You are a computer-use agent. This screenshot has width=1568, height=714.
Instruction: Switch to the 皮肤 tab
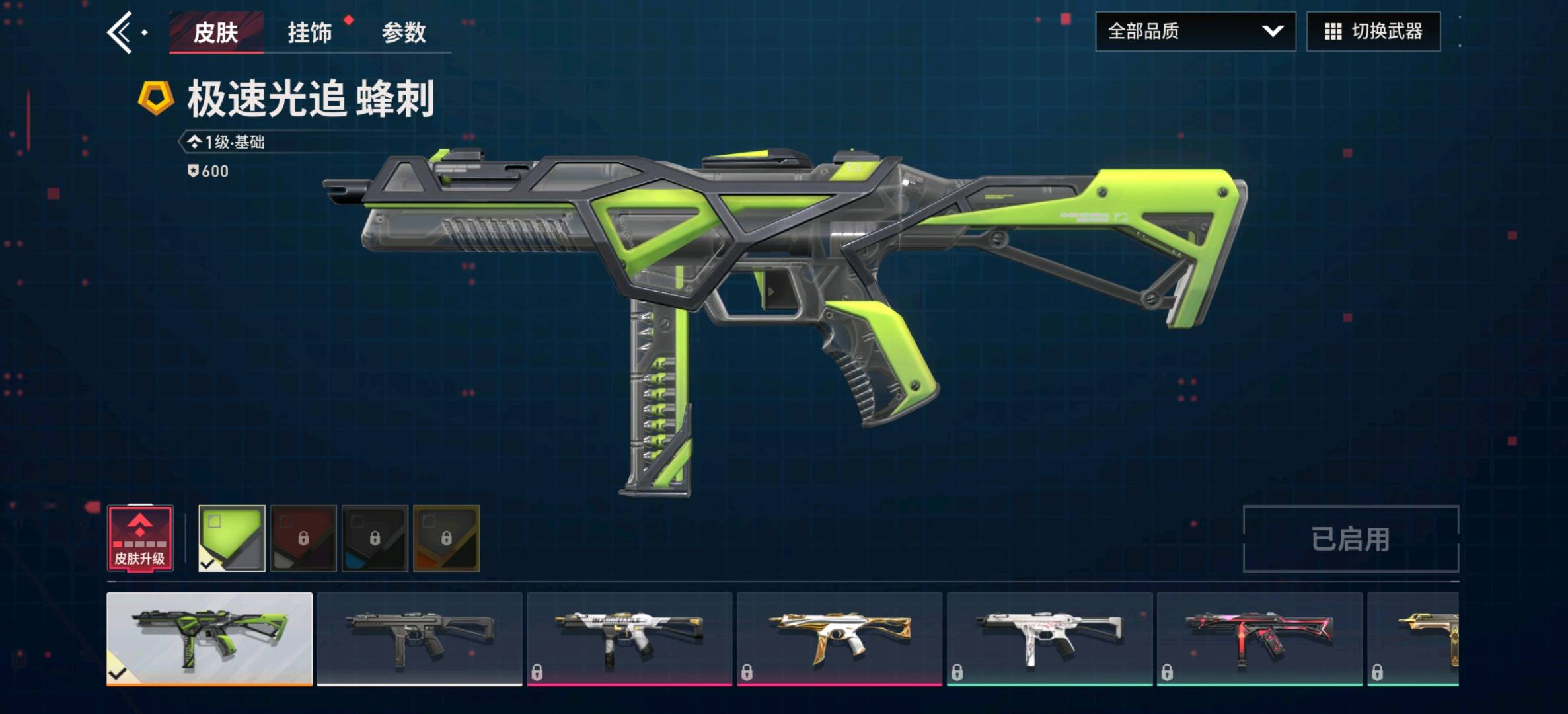pos(215,32)
